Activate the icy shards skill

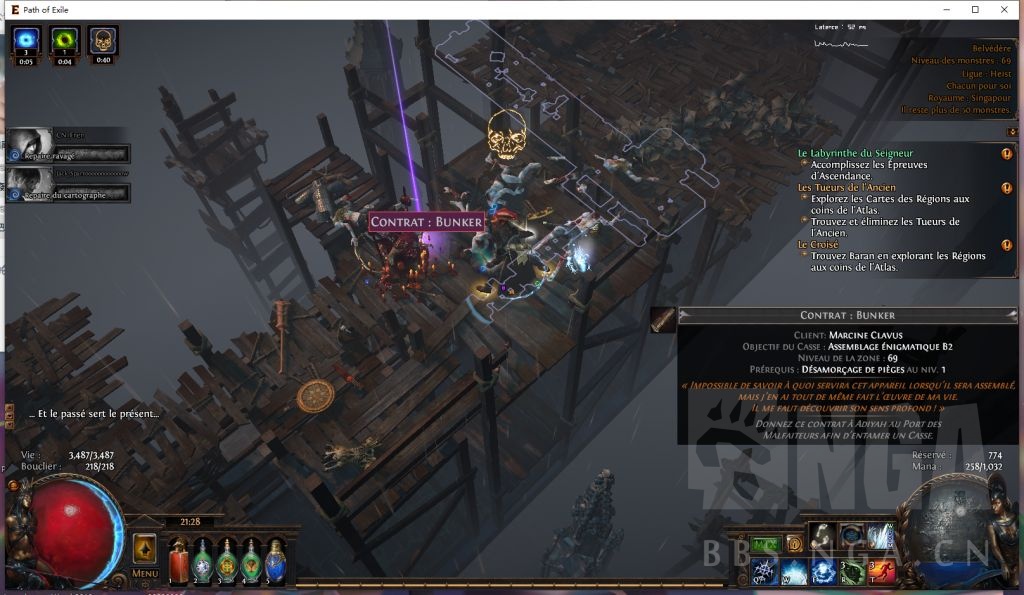pyautogui.click(x=881, y=537)
